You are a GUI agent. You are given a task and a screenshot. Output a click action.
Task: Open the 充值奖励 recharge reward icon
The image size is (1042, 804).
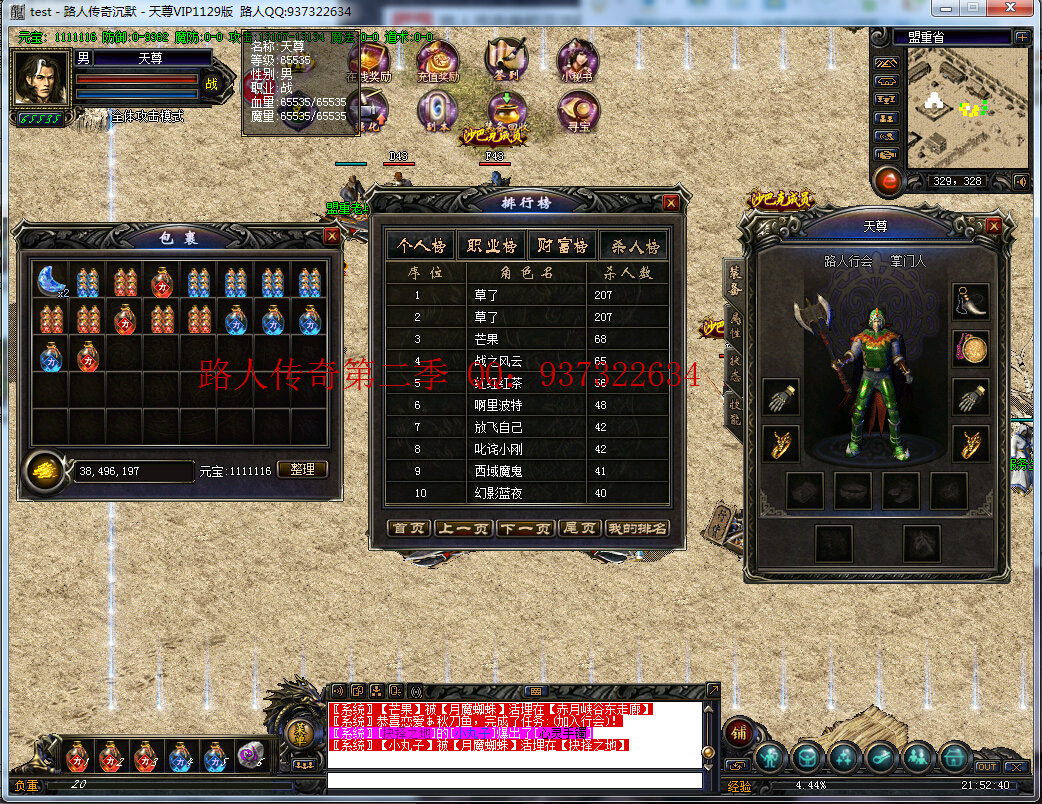pos(437,61)
